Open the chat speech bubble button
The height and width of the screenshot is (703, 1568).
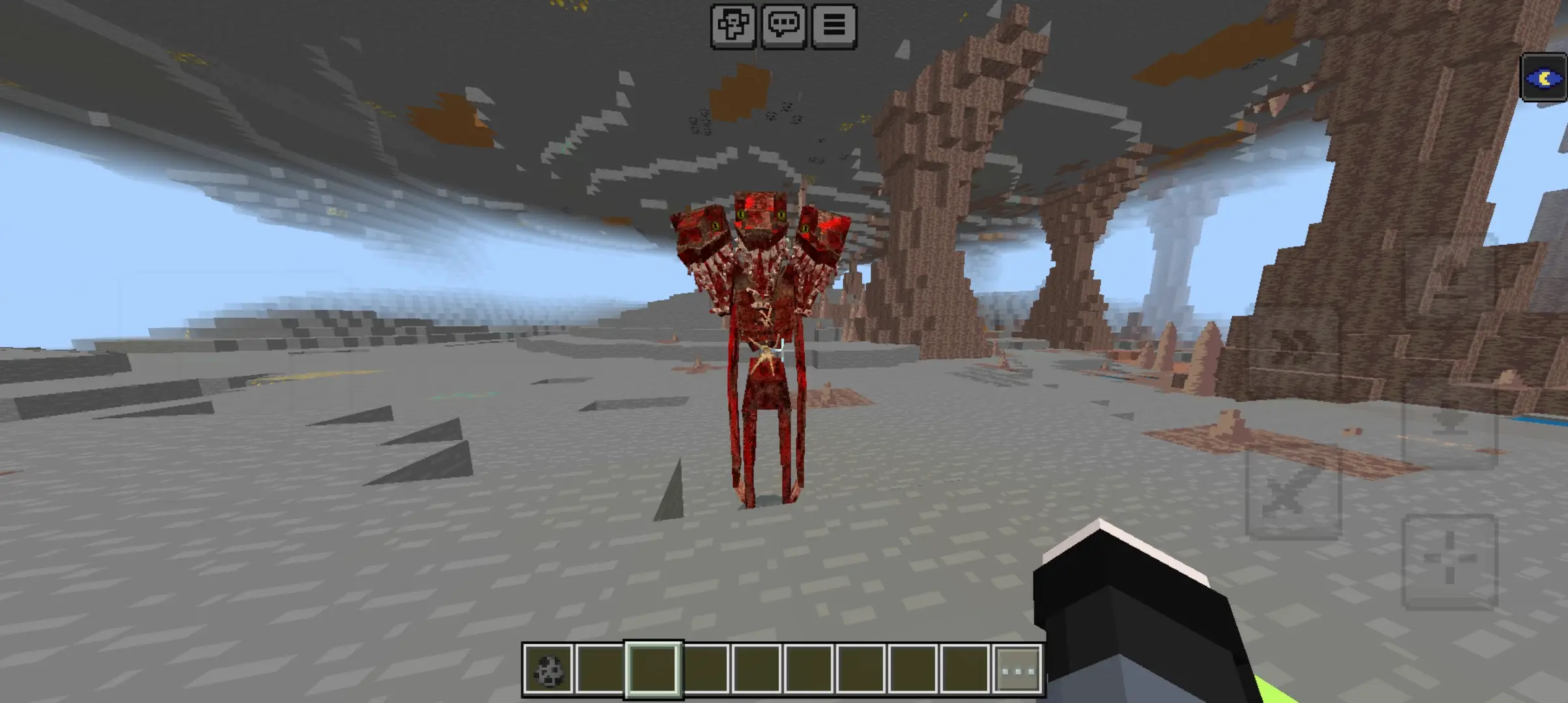pyautogui.click(x=783, y=26)
